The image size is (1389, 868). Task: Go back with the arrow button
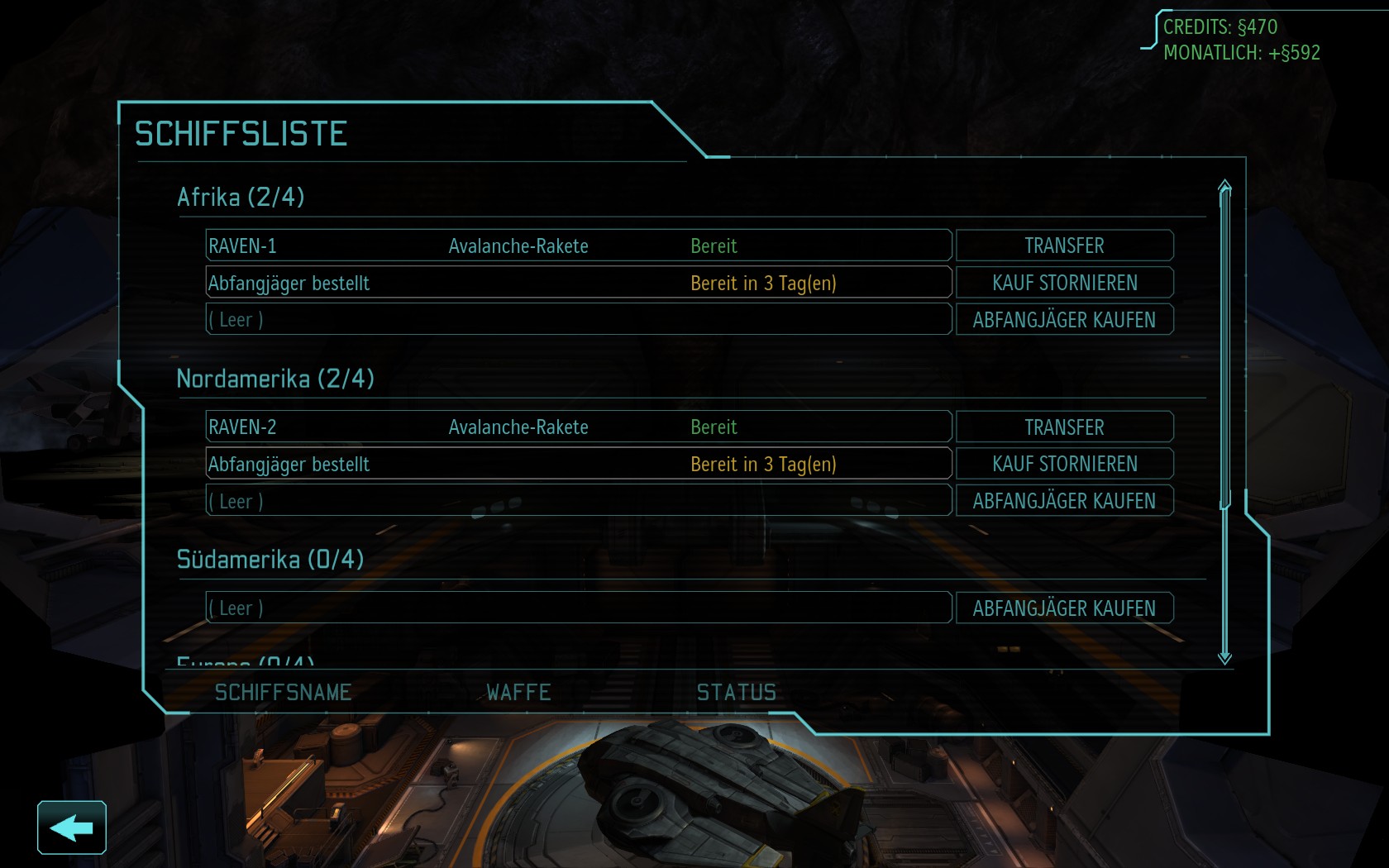click(x=72, y=827)
